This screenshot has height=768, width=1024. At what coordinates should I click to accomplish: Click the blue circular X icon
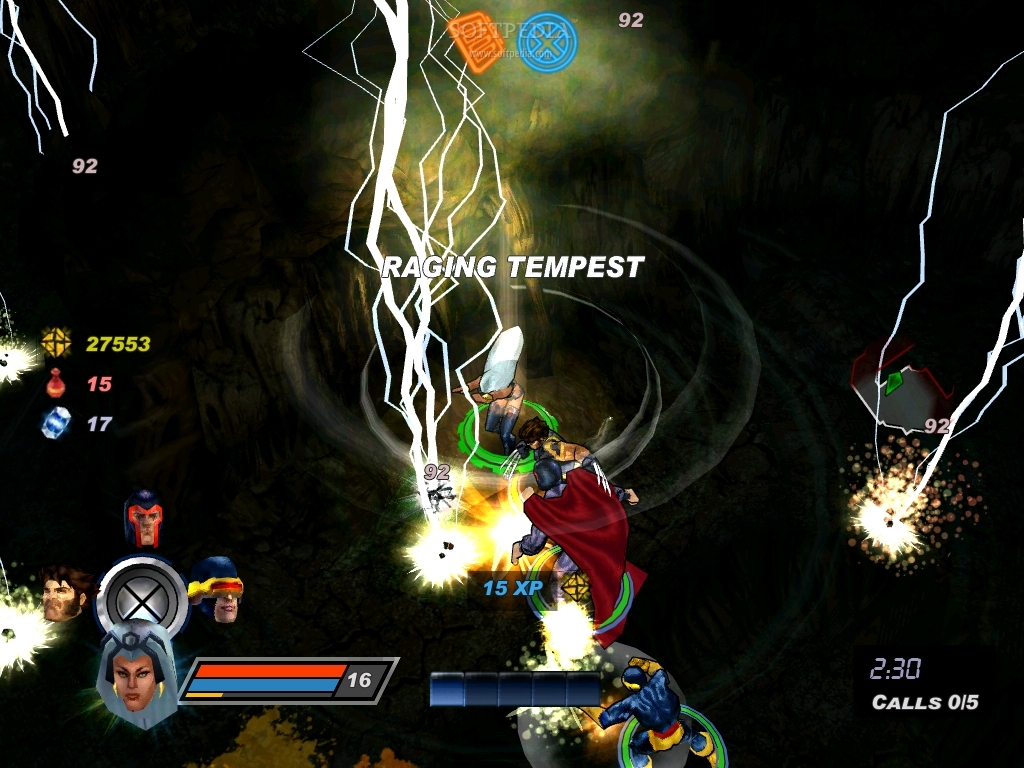pos(551,39)
